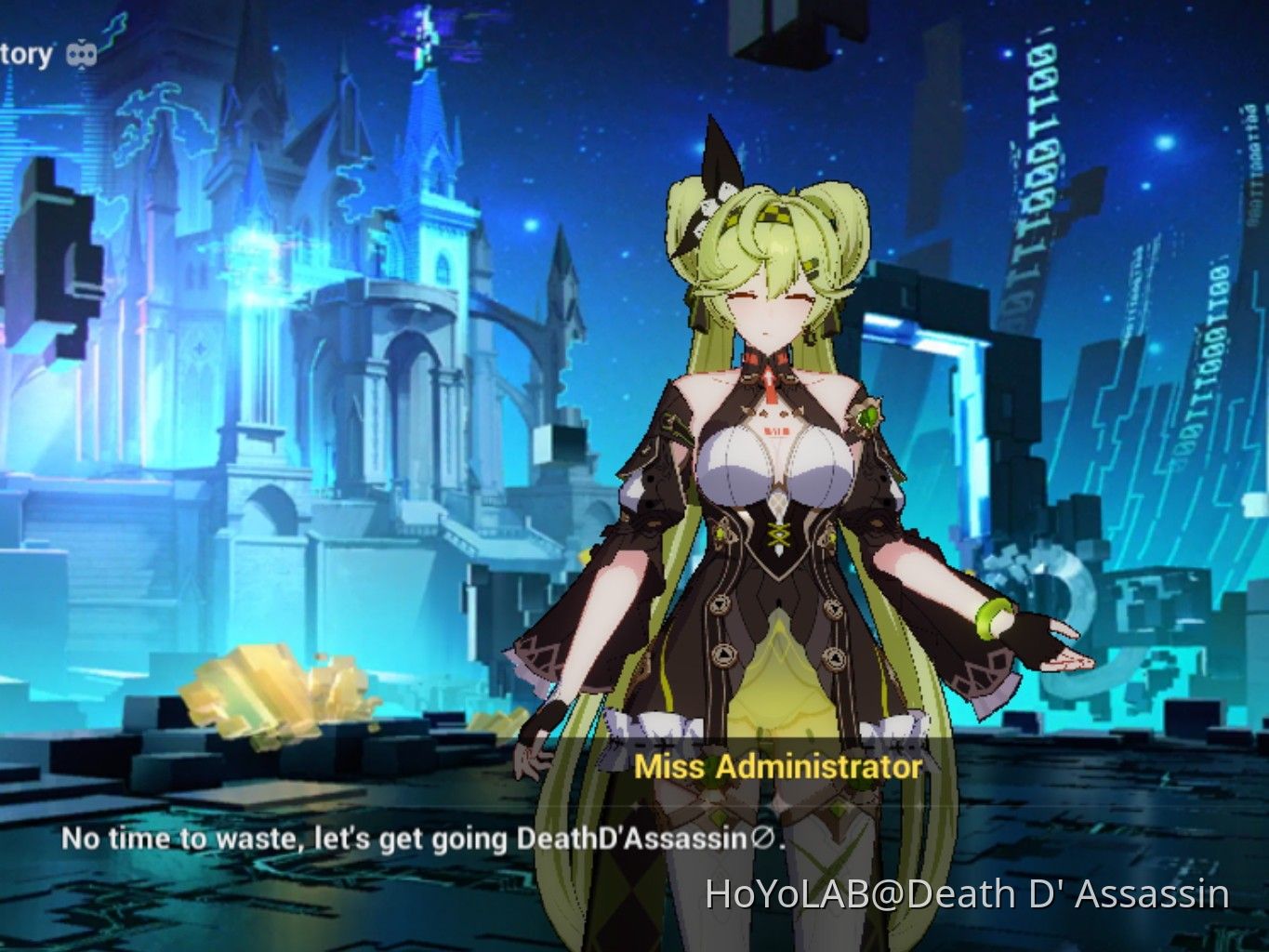1269x952 pixels.
Task: Click the green gem brooch on her shoulder
Action: 866,416
